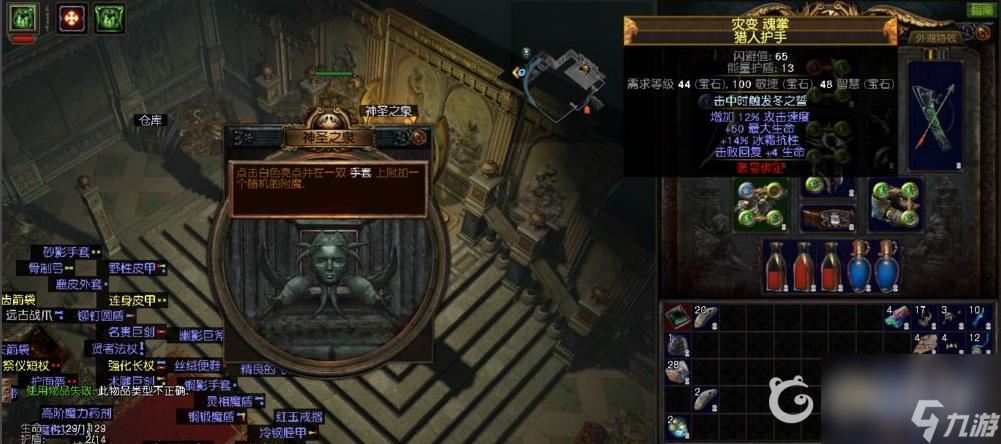Image resolution: width=1001 pixels, height=444 pixels.
Task: Select the equipped belt slot
Action: [x=827, y=218]
